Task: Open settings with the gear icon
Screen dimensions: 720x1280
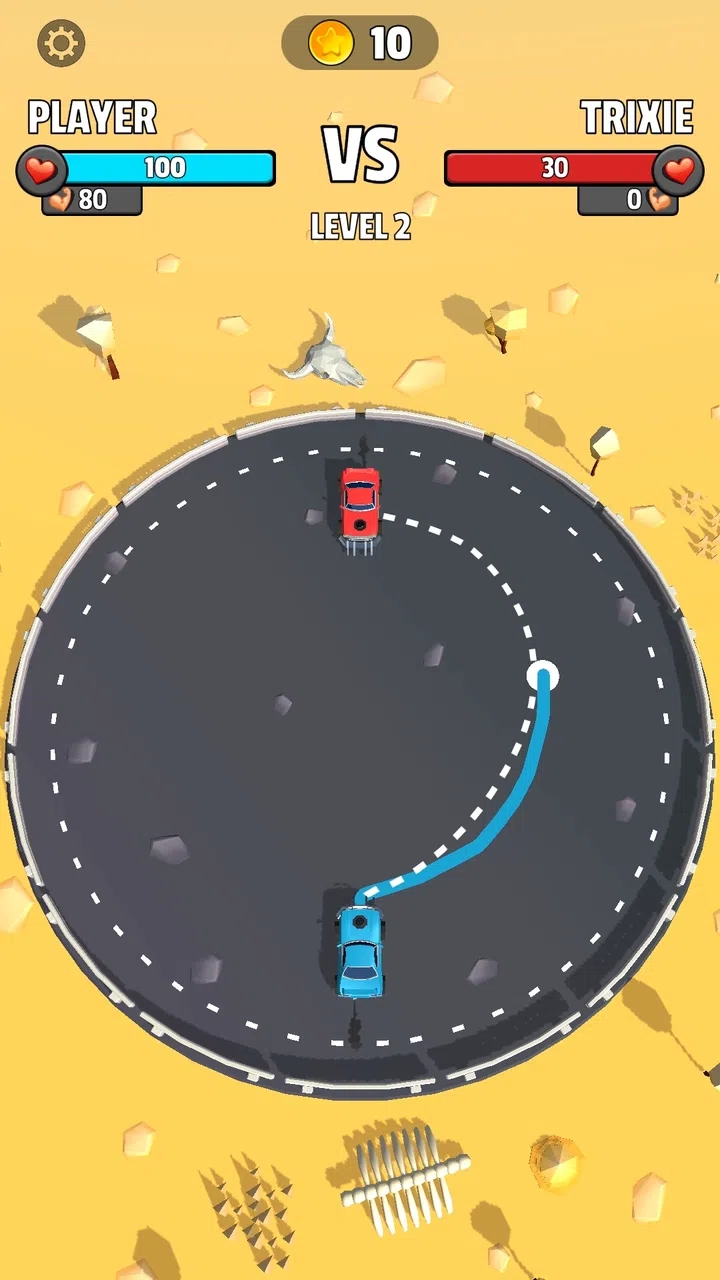Action: pyautogui.click(x=61, y=43)
